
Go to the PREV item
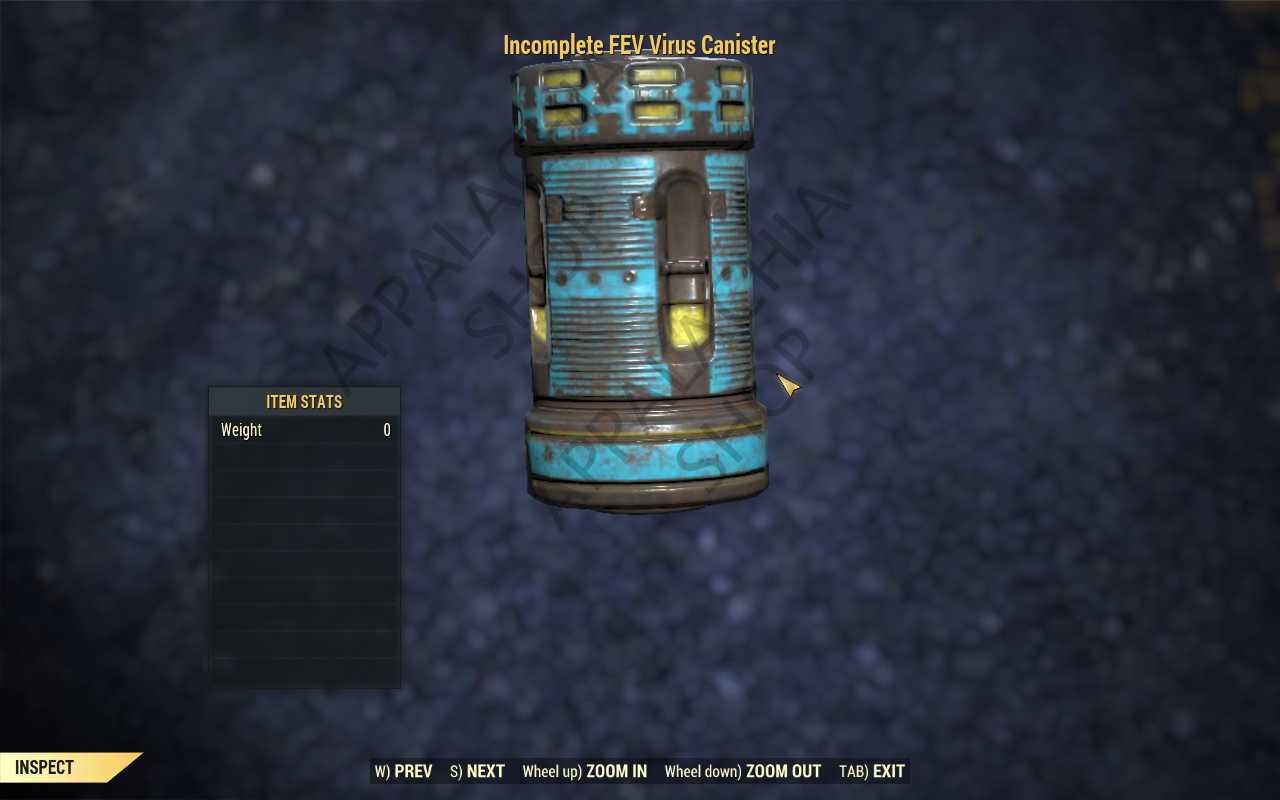[404, 771]
